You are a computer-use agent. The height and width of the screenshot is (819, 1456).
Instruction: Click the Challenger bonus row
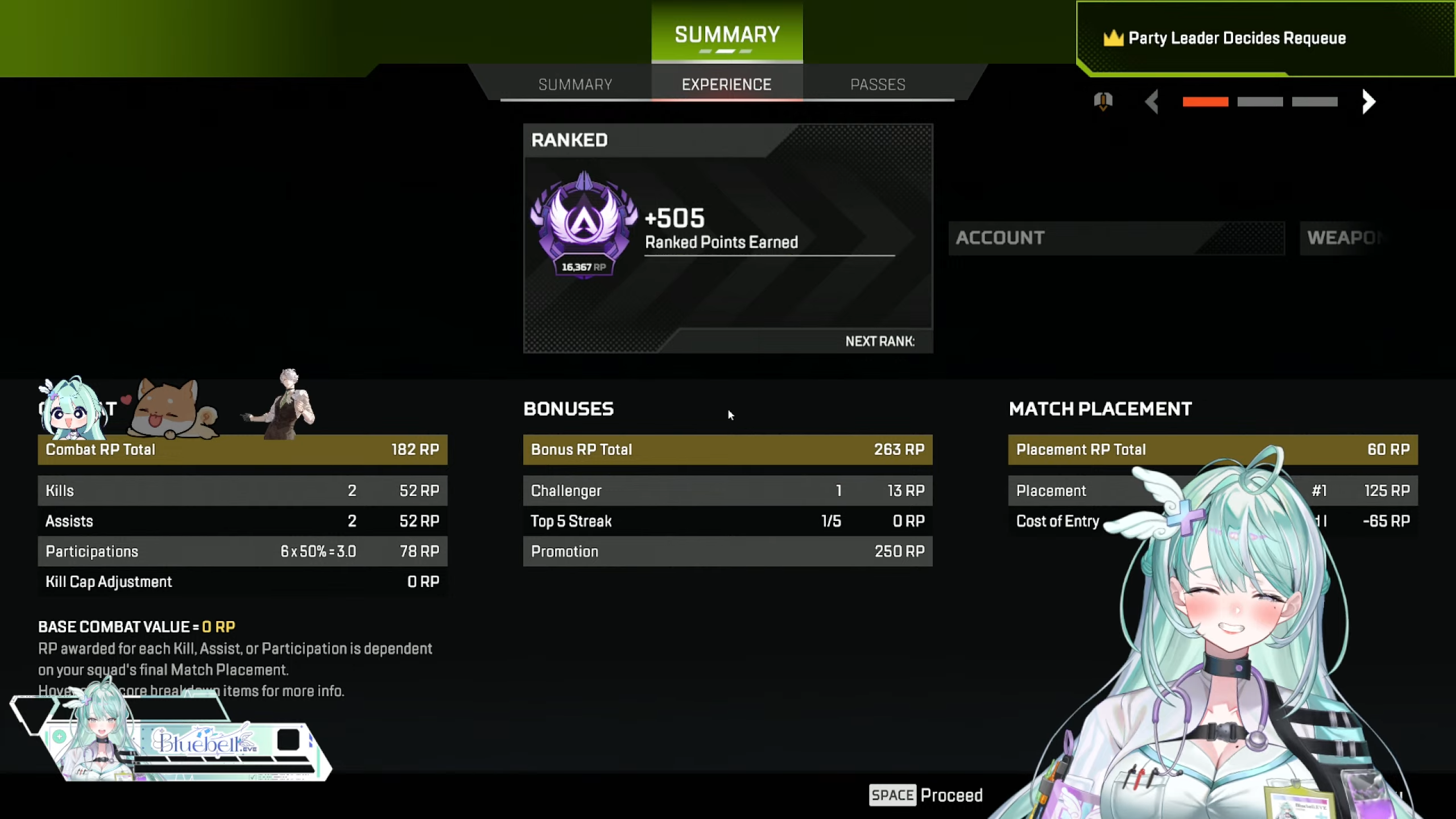727,491
